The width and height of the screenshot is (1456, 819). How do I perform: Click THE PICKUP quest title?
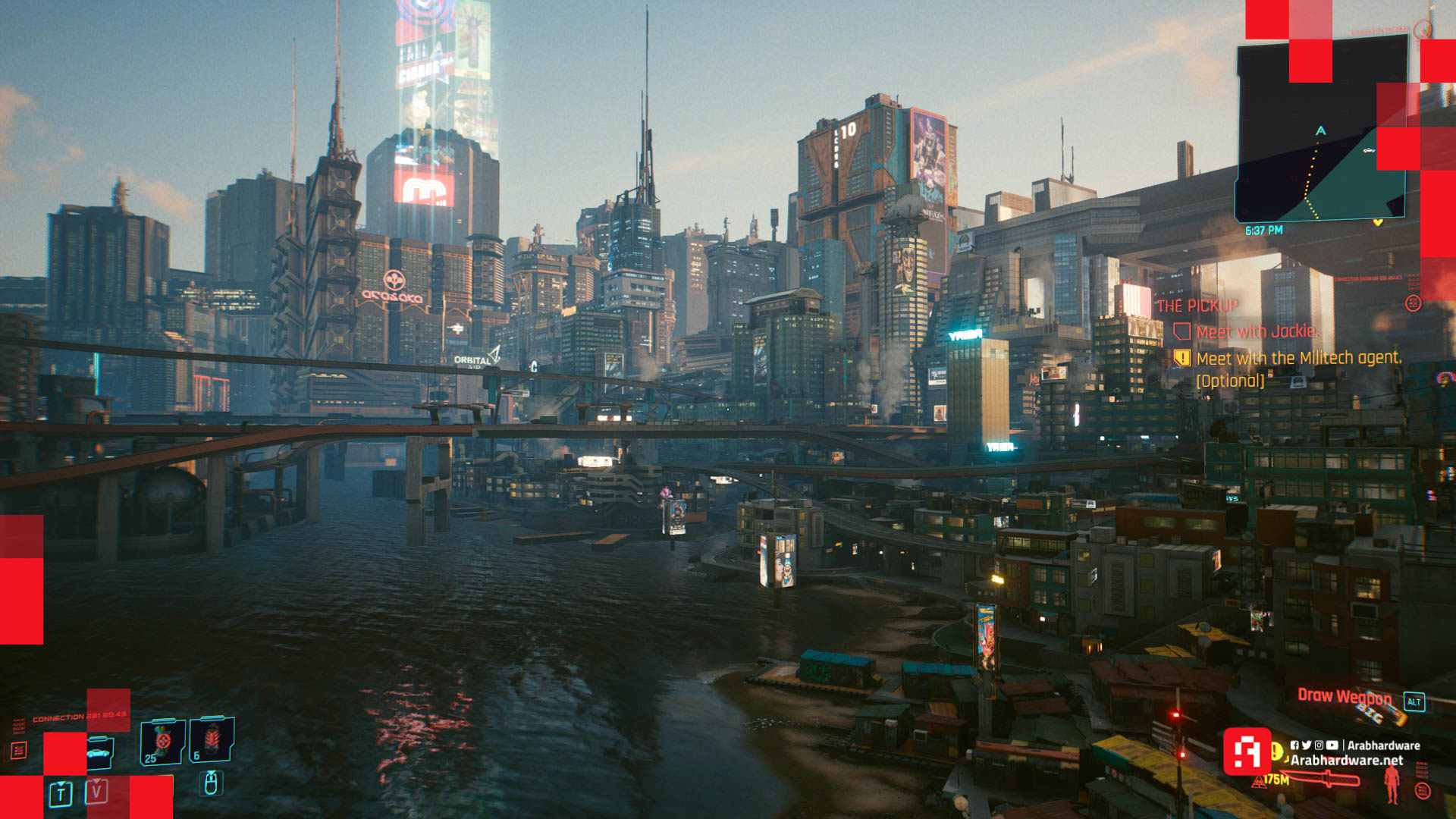point(1197,306)
